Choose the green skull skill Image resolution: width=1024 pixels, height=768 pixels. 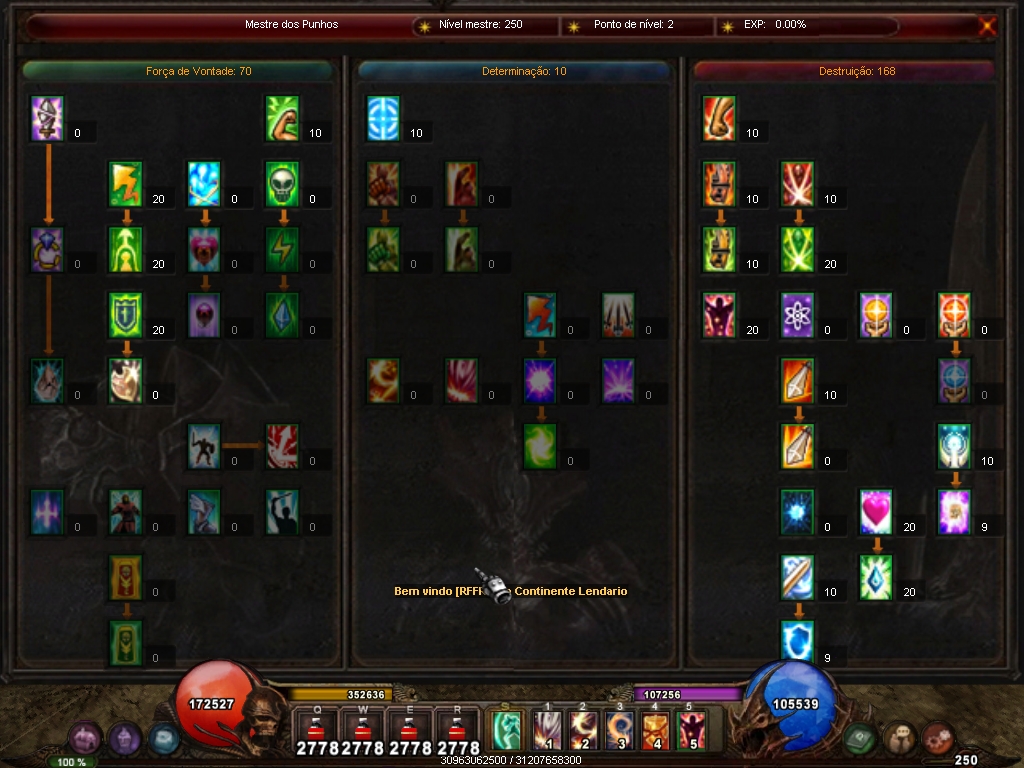point(283,184)
